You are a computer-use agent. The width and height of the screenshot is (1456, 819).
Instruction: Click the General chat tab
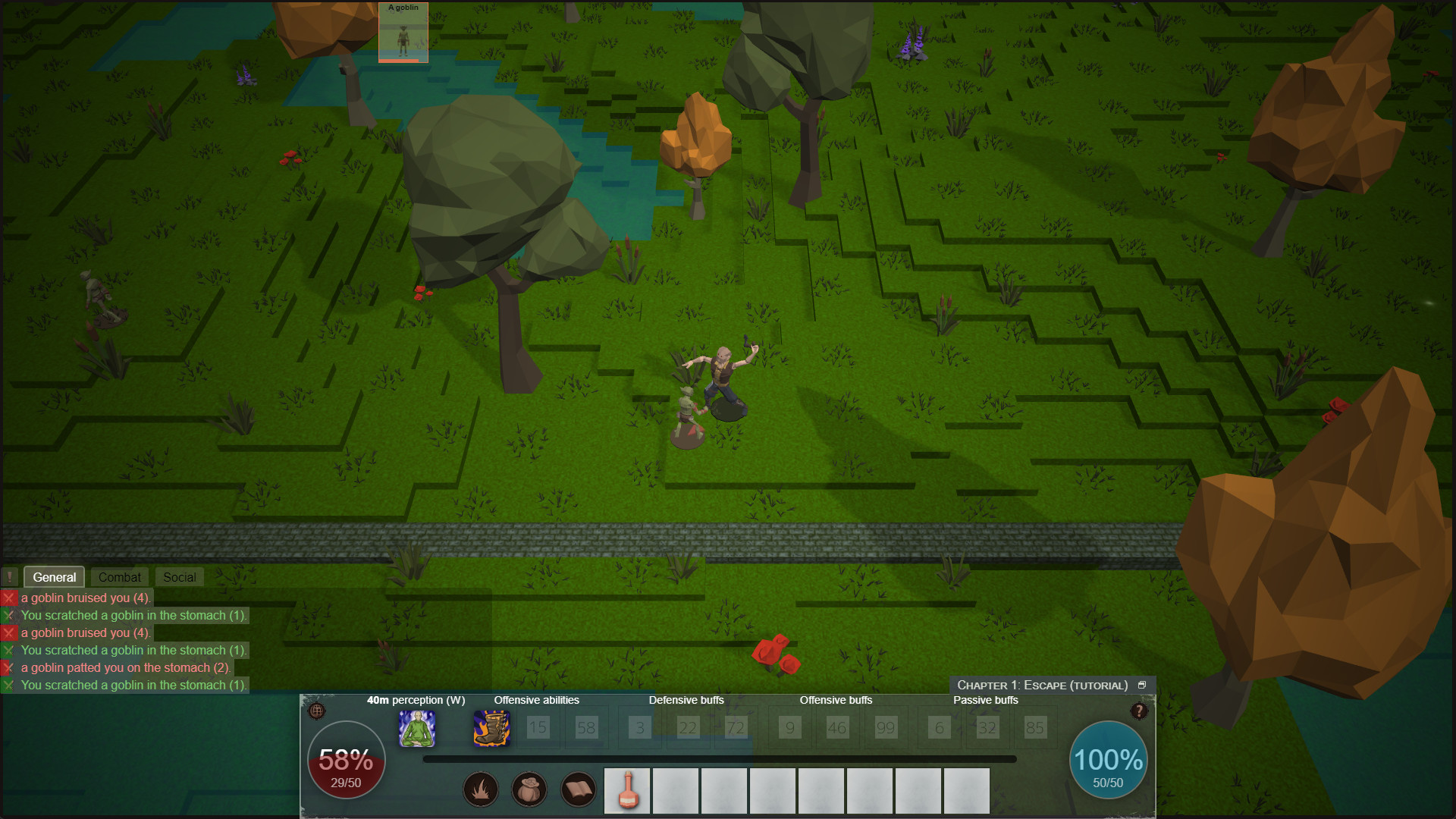click(x=54, y=577)
